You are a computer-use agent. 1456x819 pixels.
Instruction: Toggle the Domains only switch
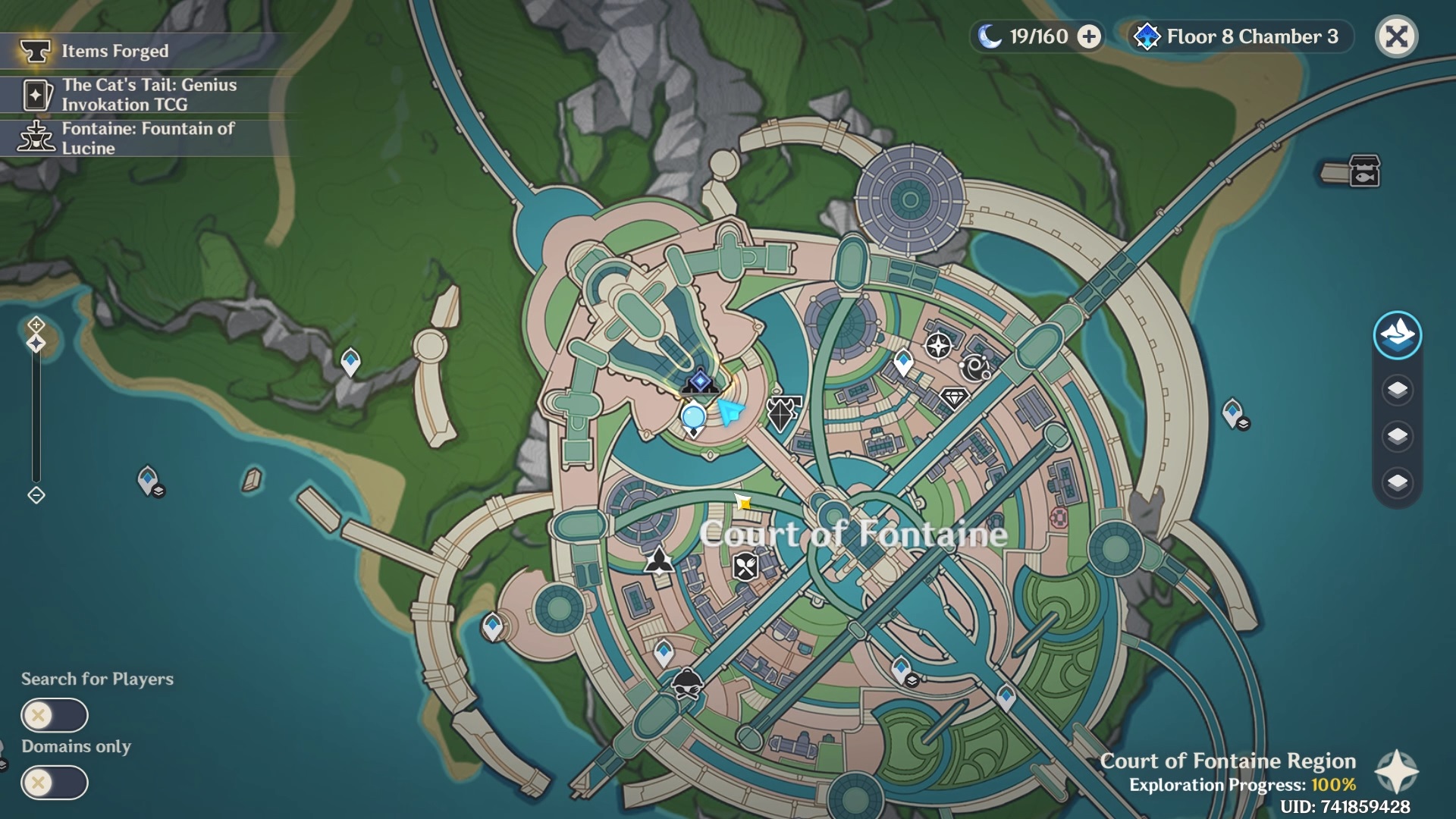coord(55,783)
